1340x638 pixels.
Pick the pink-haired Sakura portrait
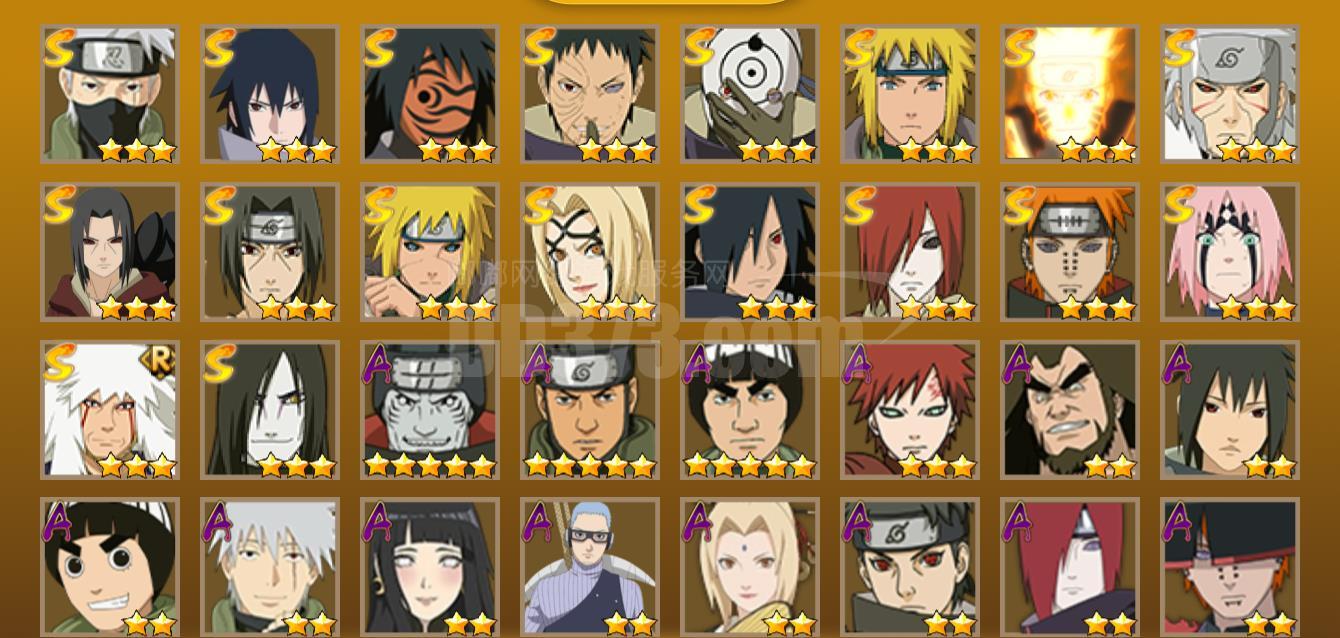click(1229, 252)
